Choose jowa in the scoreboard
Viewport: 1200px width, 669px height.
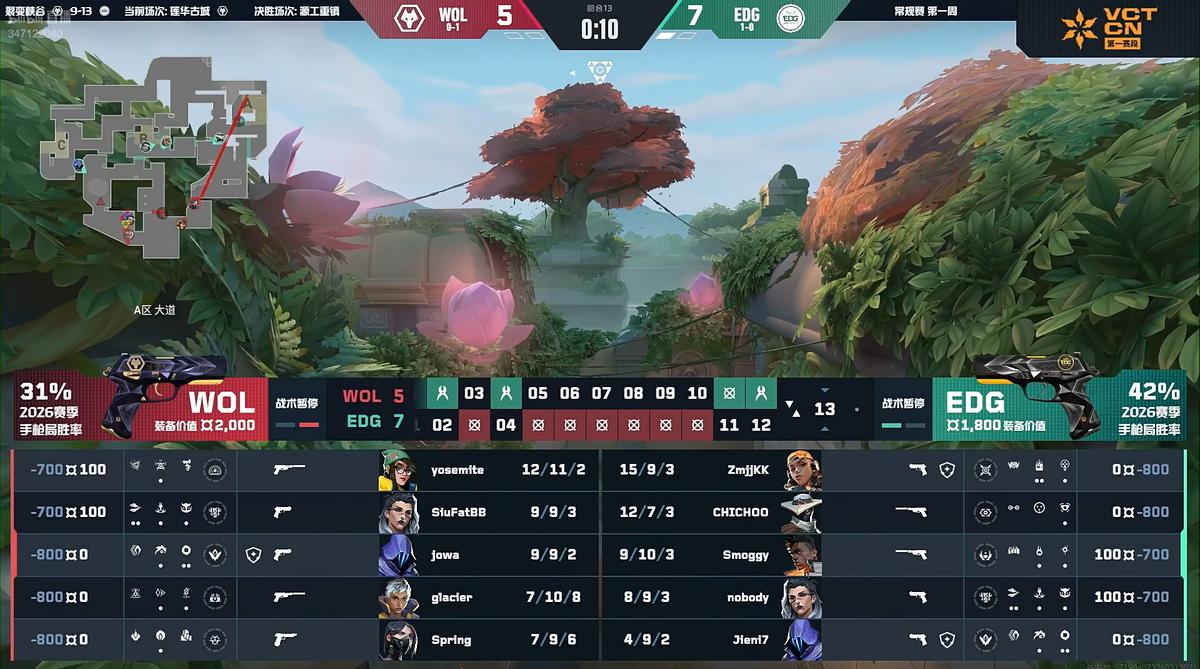pyautogui.click(x=445, y=554)
